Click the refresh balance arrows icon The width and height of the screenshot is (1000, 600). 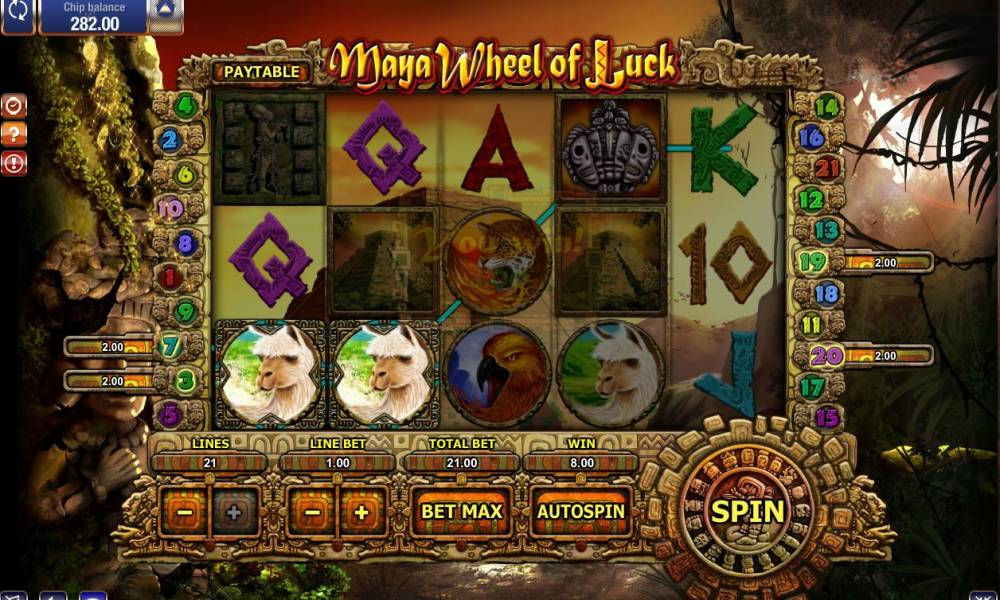[16, 15]
